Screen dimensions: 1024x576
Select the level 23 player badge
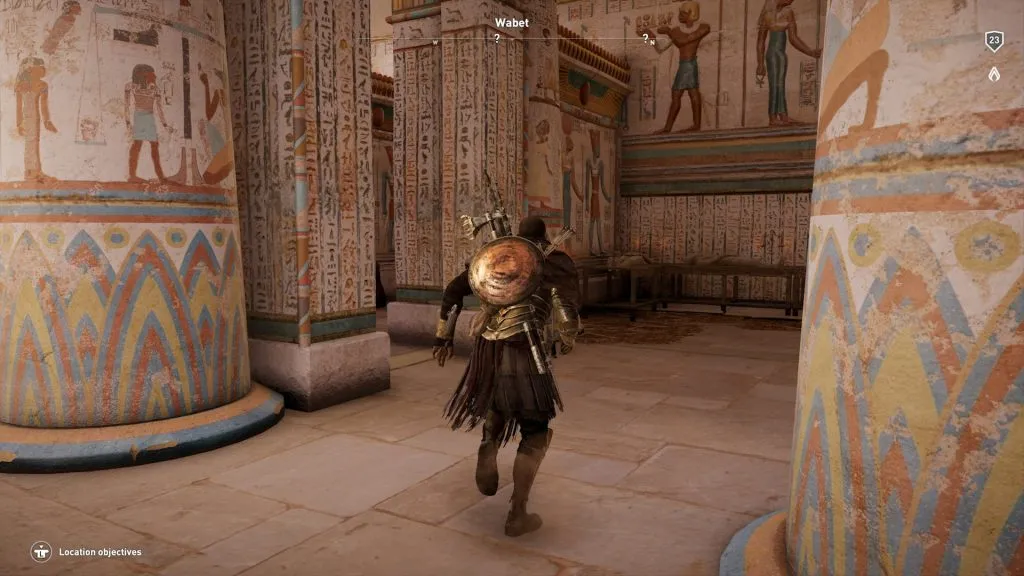993,41
